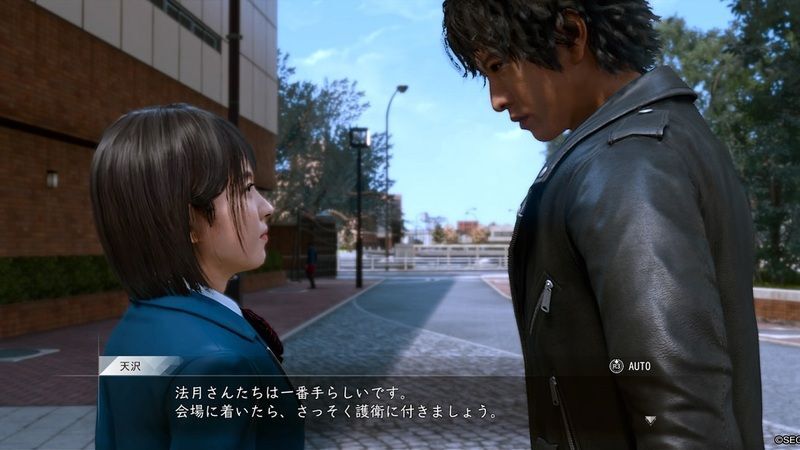800x450 pixels.
Task: Toggle AUTO dialogue advance mode
Action: pyautogui.click(x=630, y=366)
